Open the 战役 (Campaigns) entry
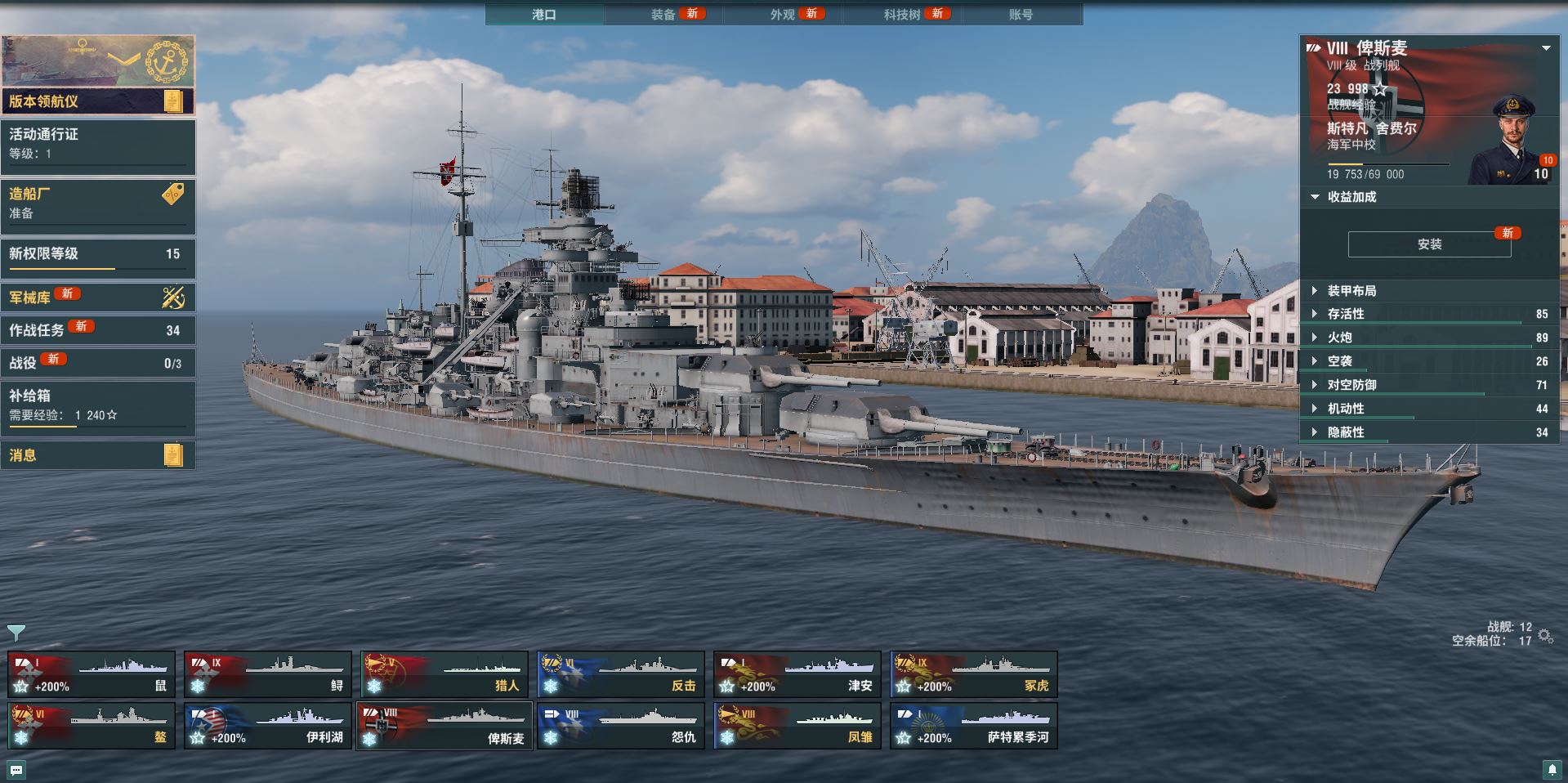This screenshot has width=1568, height=783. (x=98, y=363)
